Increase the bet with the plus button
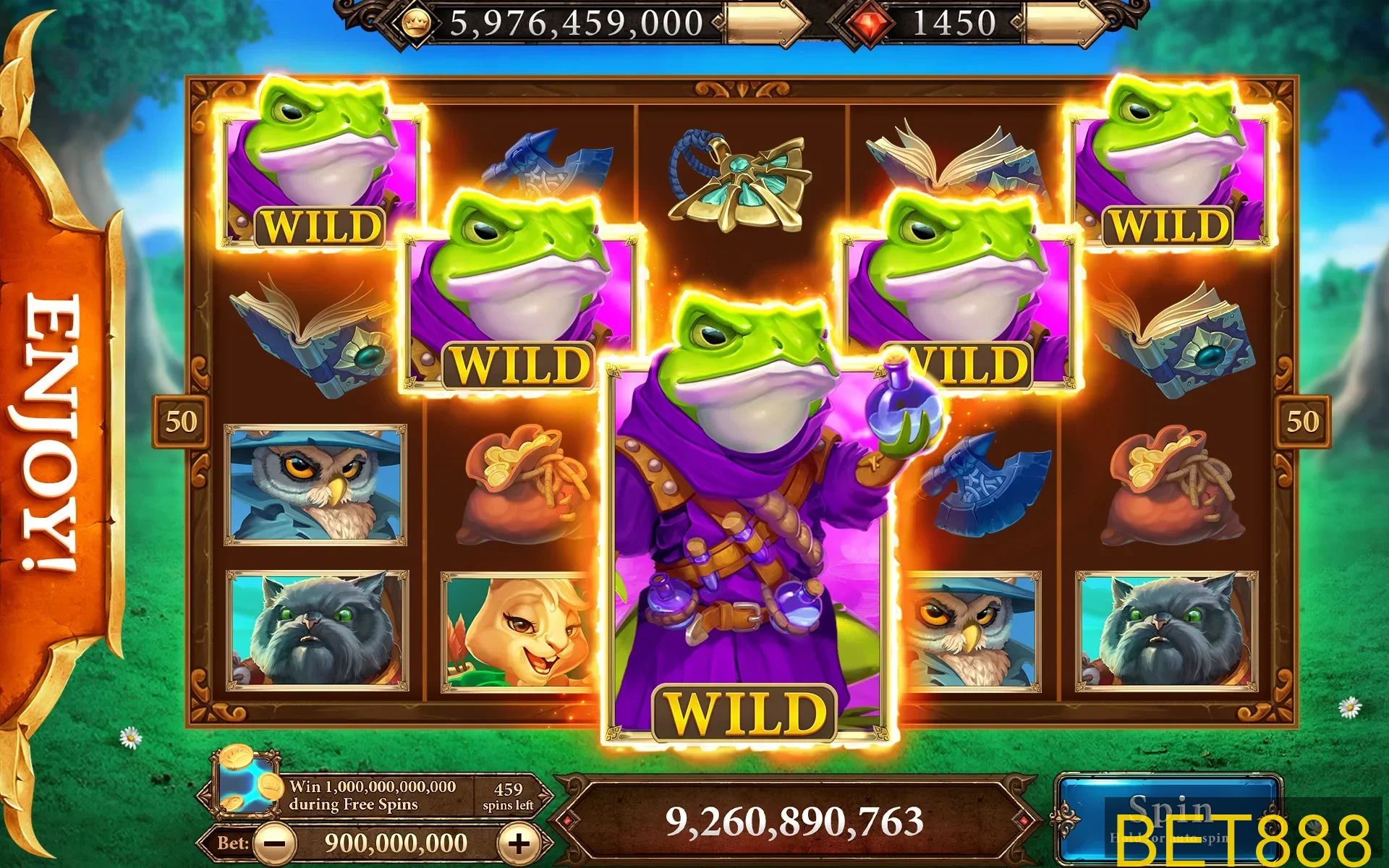Image resolution: width=1389 pixels, height=868 pixels. coord(519,843)
